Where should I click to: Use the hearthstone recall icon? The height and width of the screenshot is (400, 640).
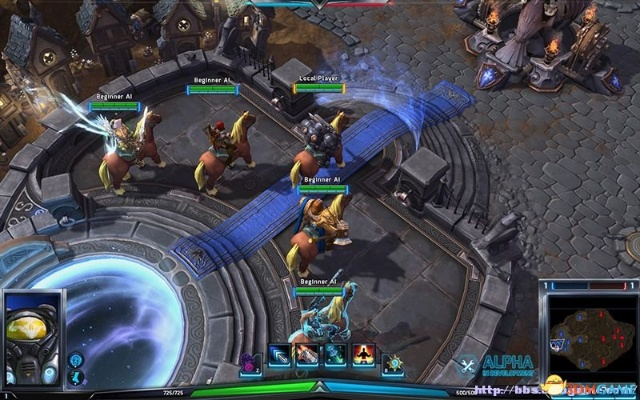point(393,362)
